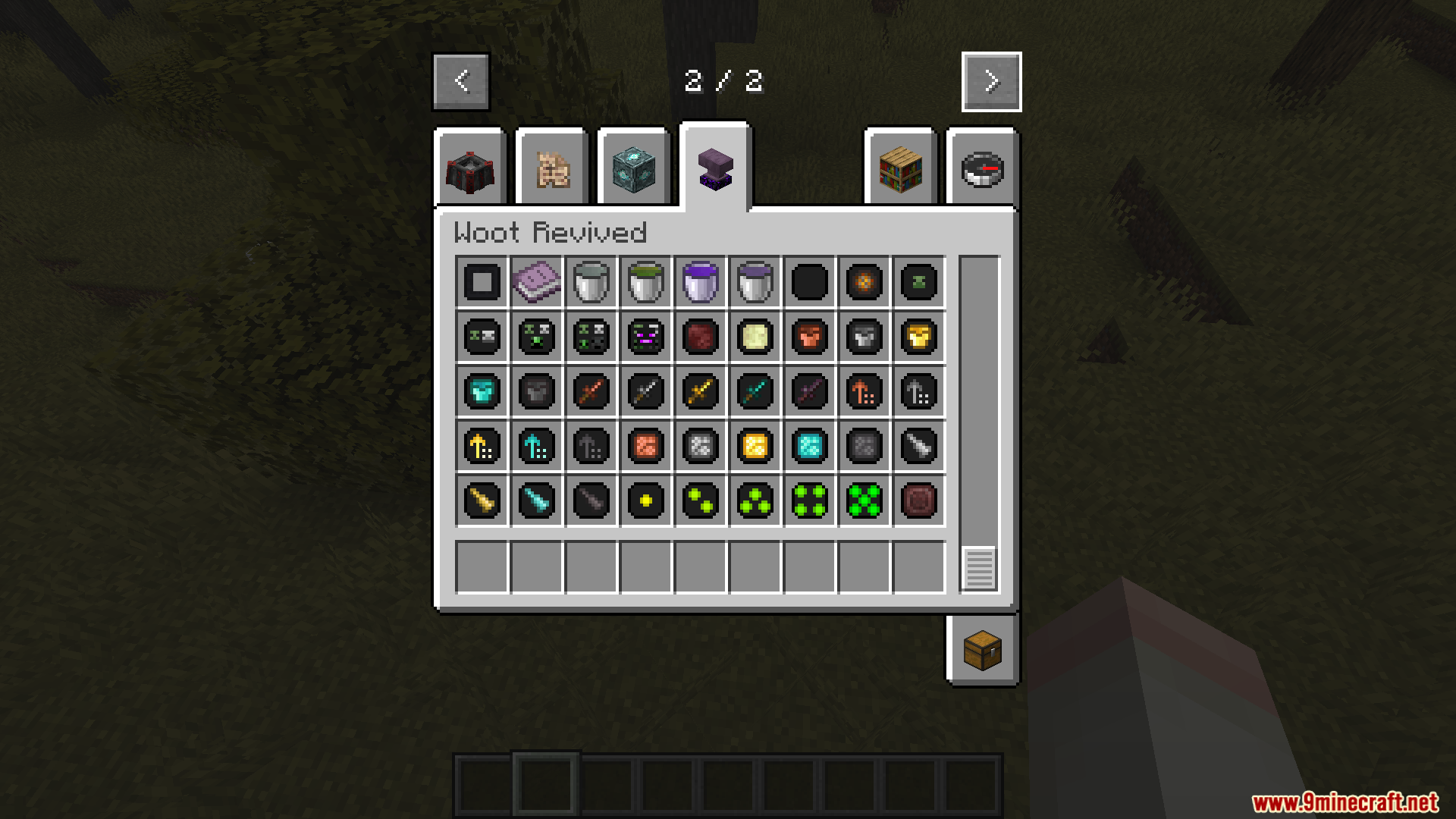Pick the diamond shard item

pyautogui.click(x=536, y=501)
